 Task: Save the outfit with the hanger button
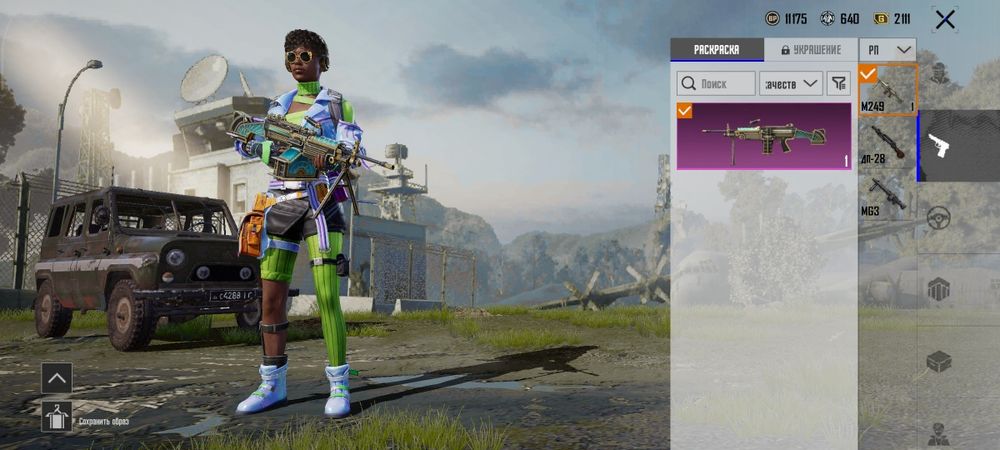[x=56, y=416]
